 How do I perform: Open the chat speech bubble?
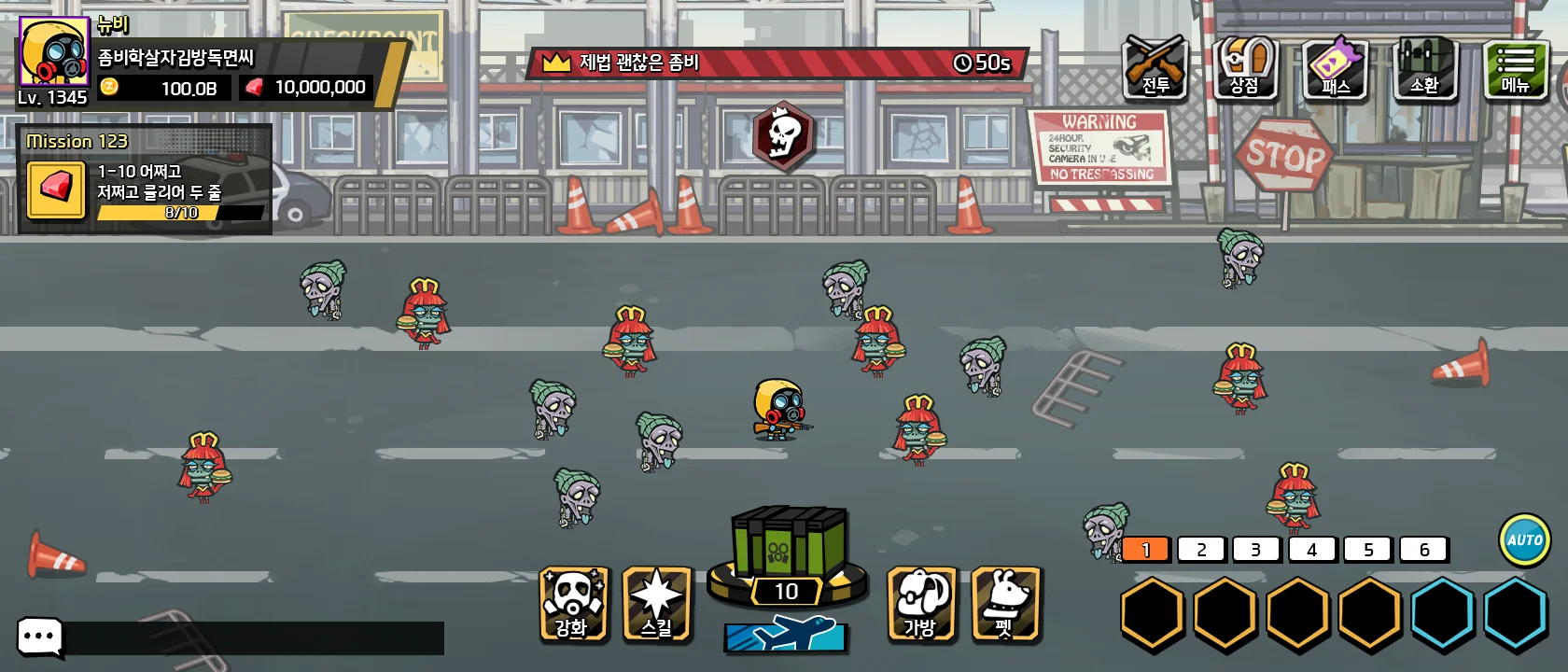(x=40, y=637)
